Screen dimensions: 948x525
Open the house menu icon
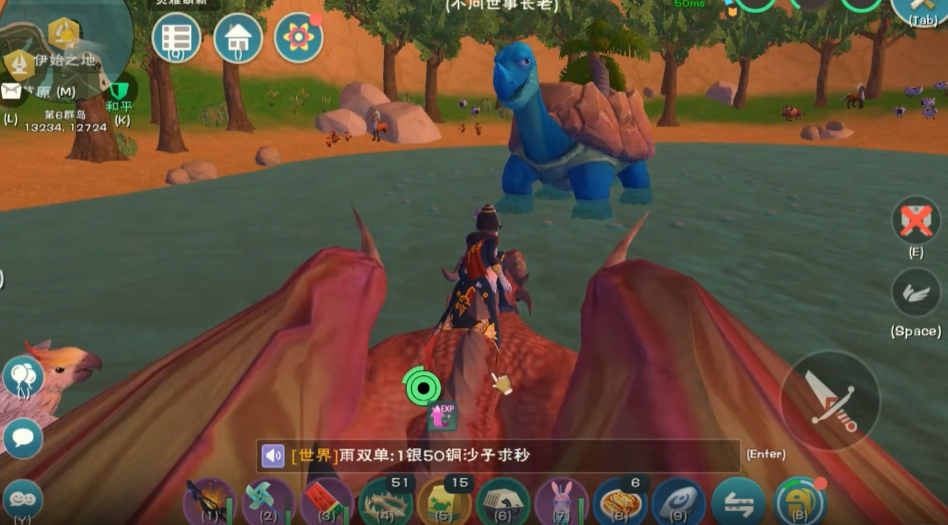click(x=238, y=38)
